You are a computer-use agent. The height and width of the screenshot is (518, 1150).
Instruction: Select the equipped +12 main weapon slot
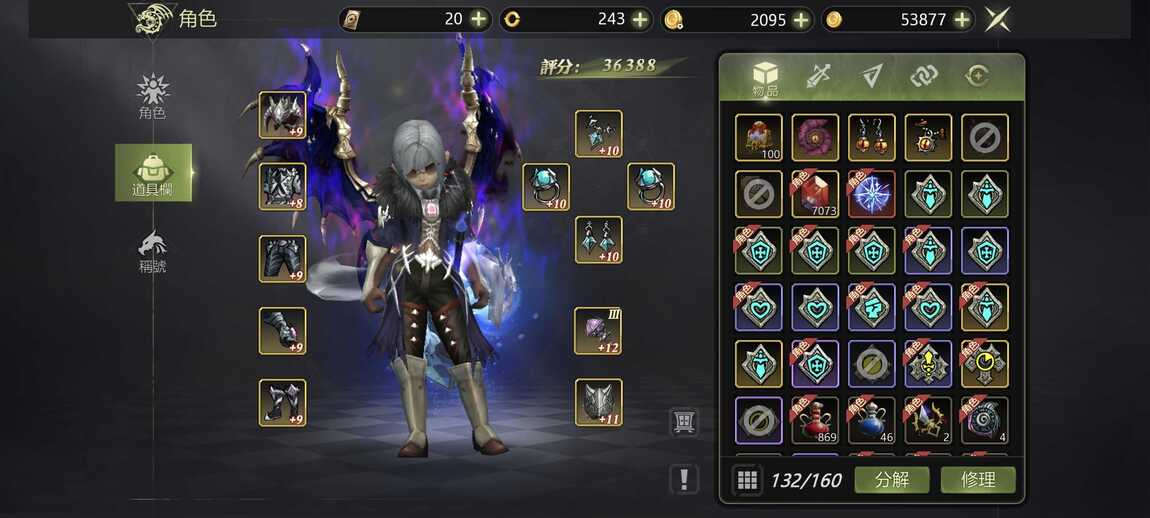point(598,331)
